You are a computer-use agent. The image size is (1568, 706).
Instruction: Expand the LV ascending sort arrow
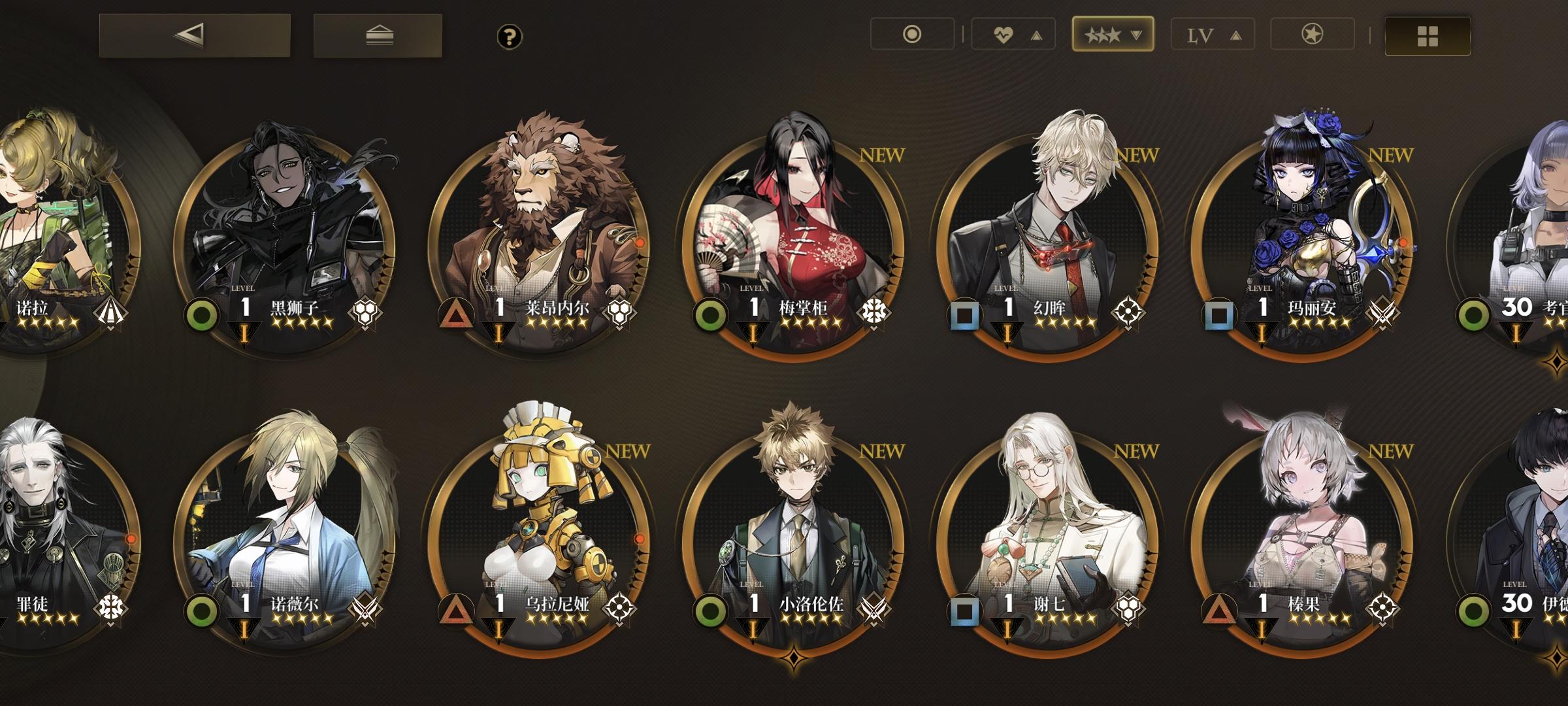click(x=1235, y=36)
